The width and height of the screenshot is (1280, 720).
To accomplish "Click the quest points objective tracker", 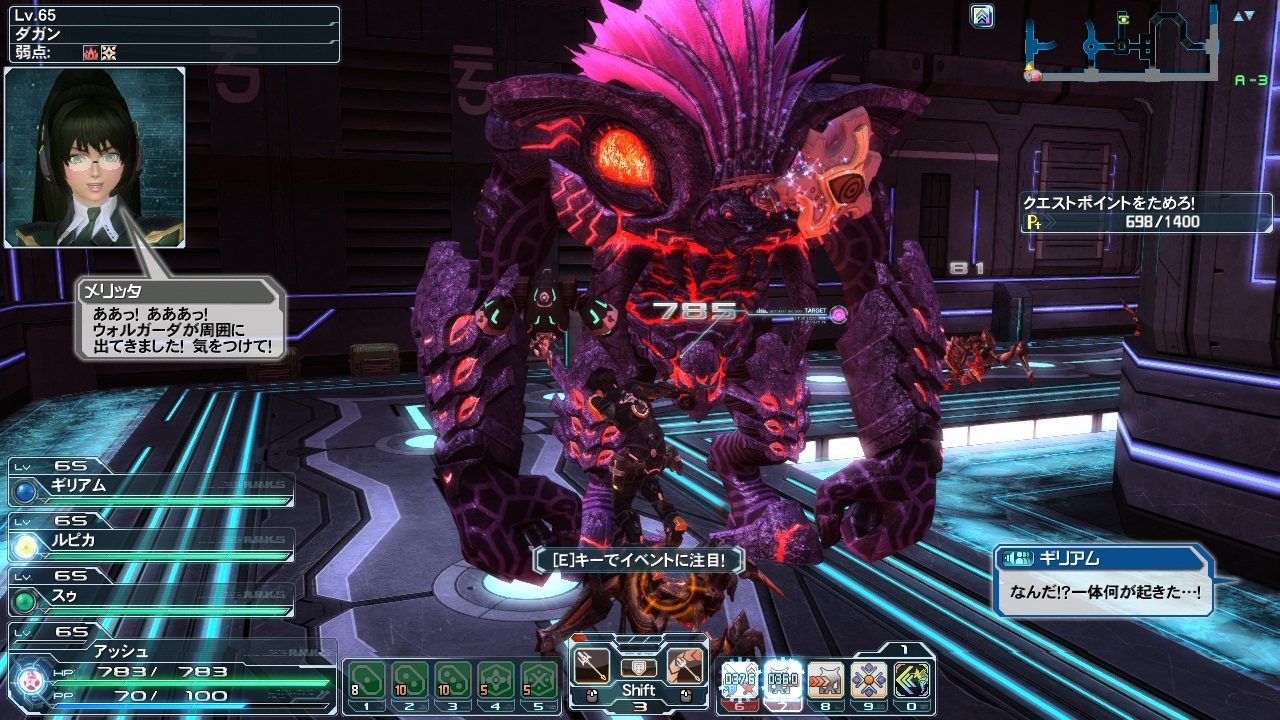I will click(1146, 213).
